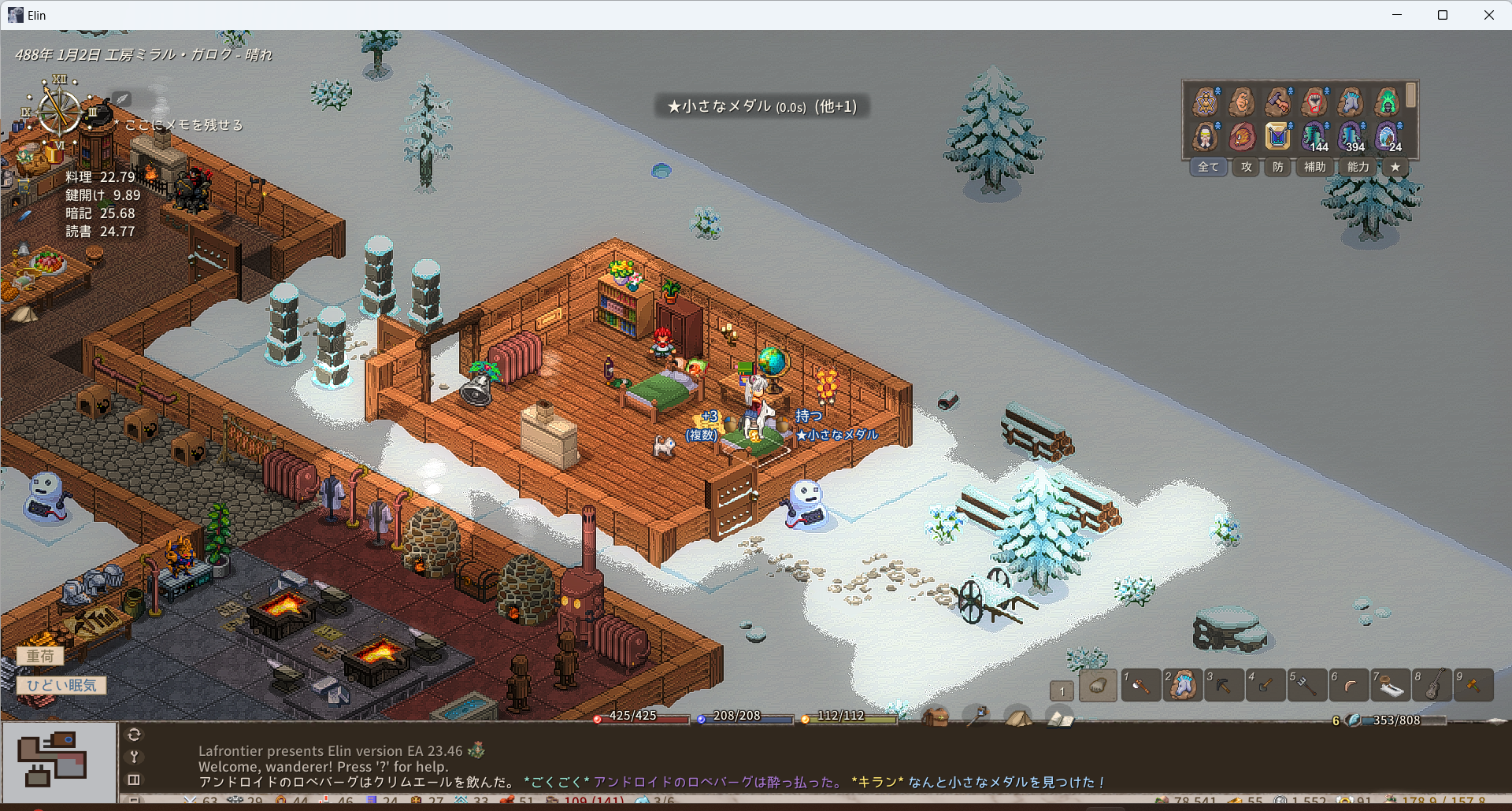Switch to the 攻 attack tab

[x=1246, y=167]
